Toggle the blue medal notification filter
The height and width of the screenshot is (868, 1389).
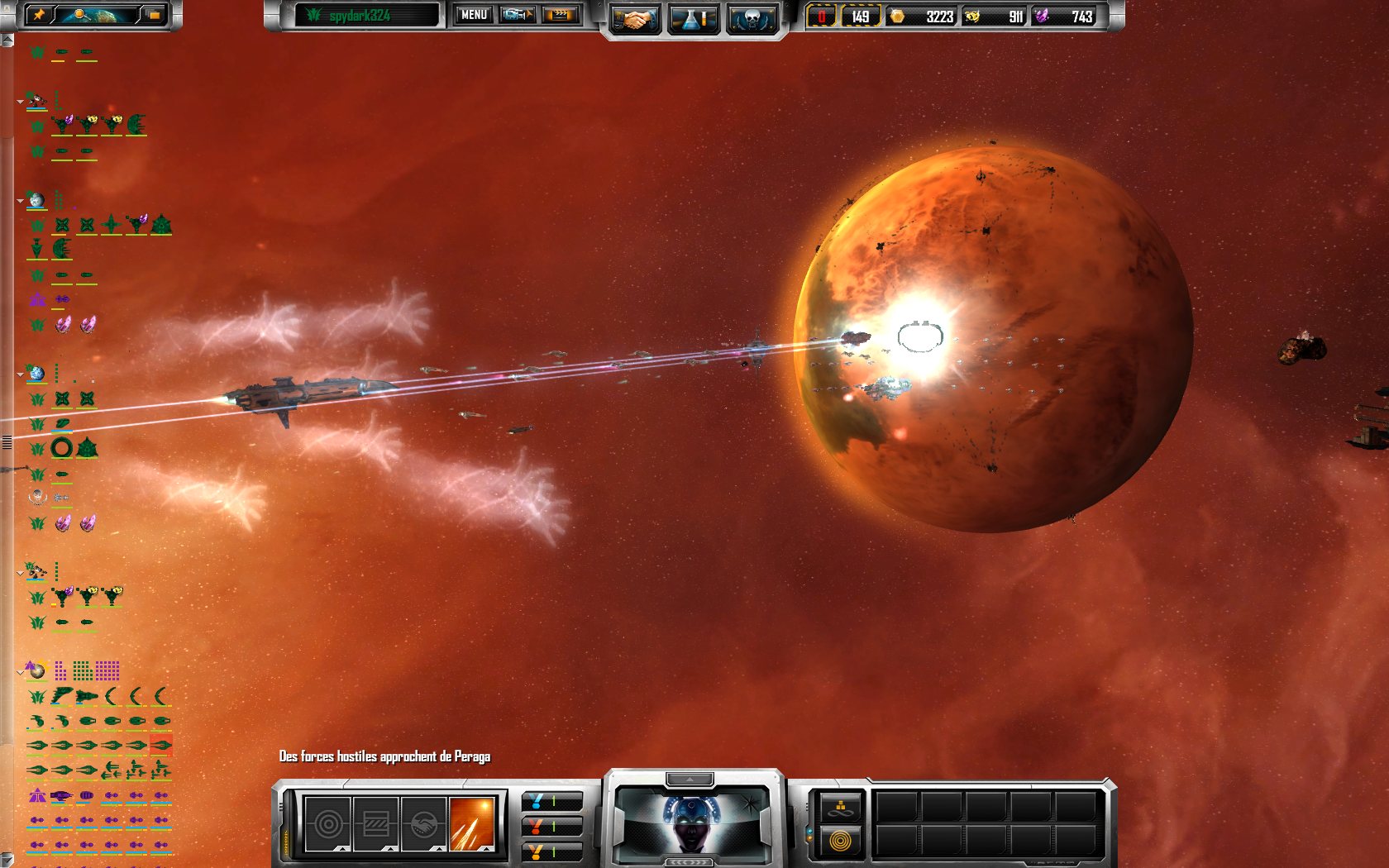(536, 803)
